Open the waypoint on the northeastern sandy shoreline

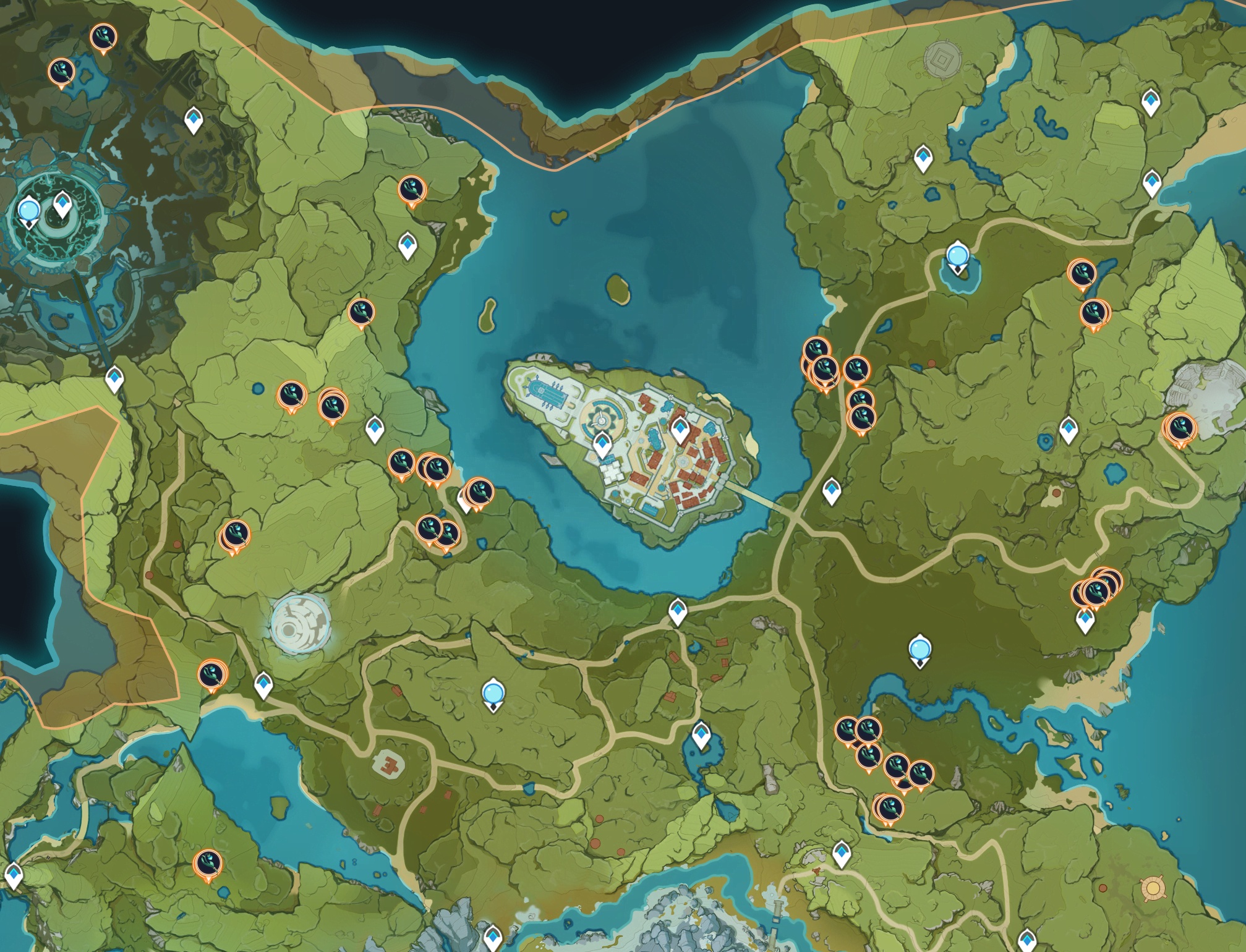pyautogui.click(x=1151, y=183)
